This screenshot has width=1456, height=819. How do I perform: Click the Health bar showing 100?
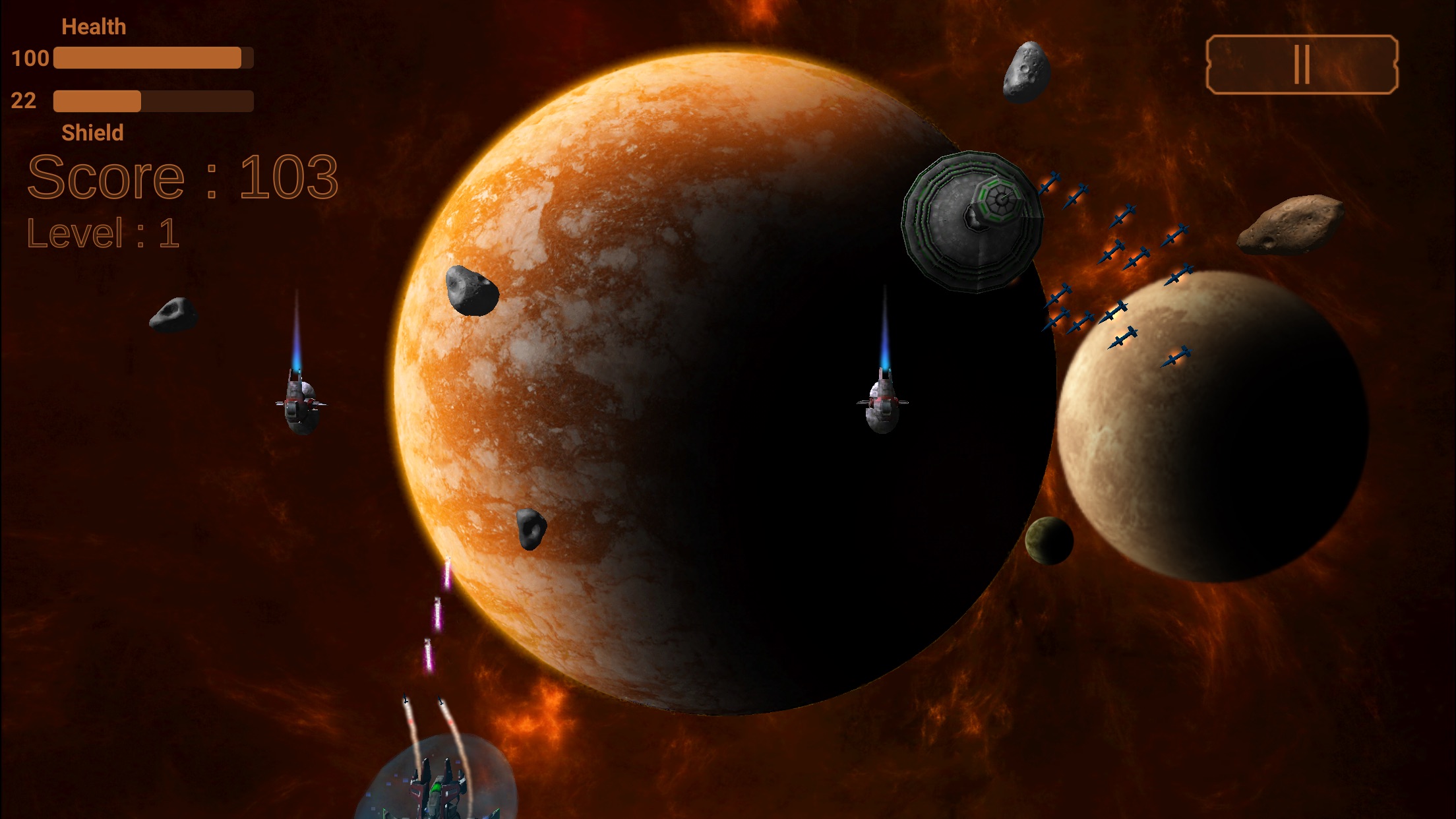pyautogui.click(x=152, y=57)
